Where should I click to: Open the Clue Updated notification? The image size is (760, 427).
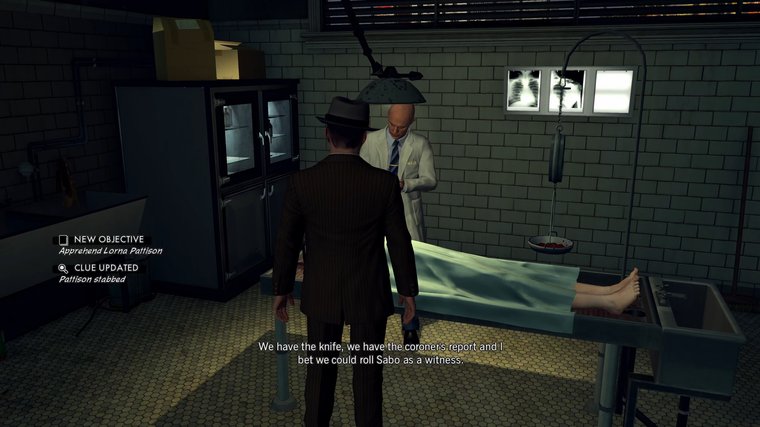click(x=105, y=273)
